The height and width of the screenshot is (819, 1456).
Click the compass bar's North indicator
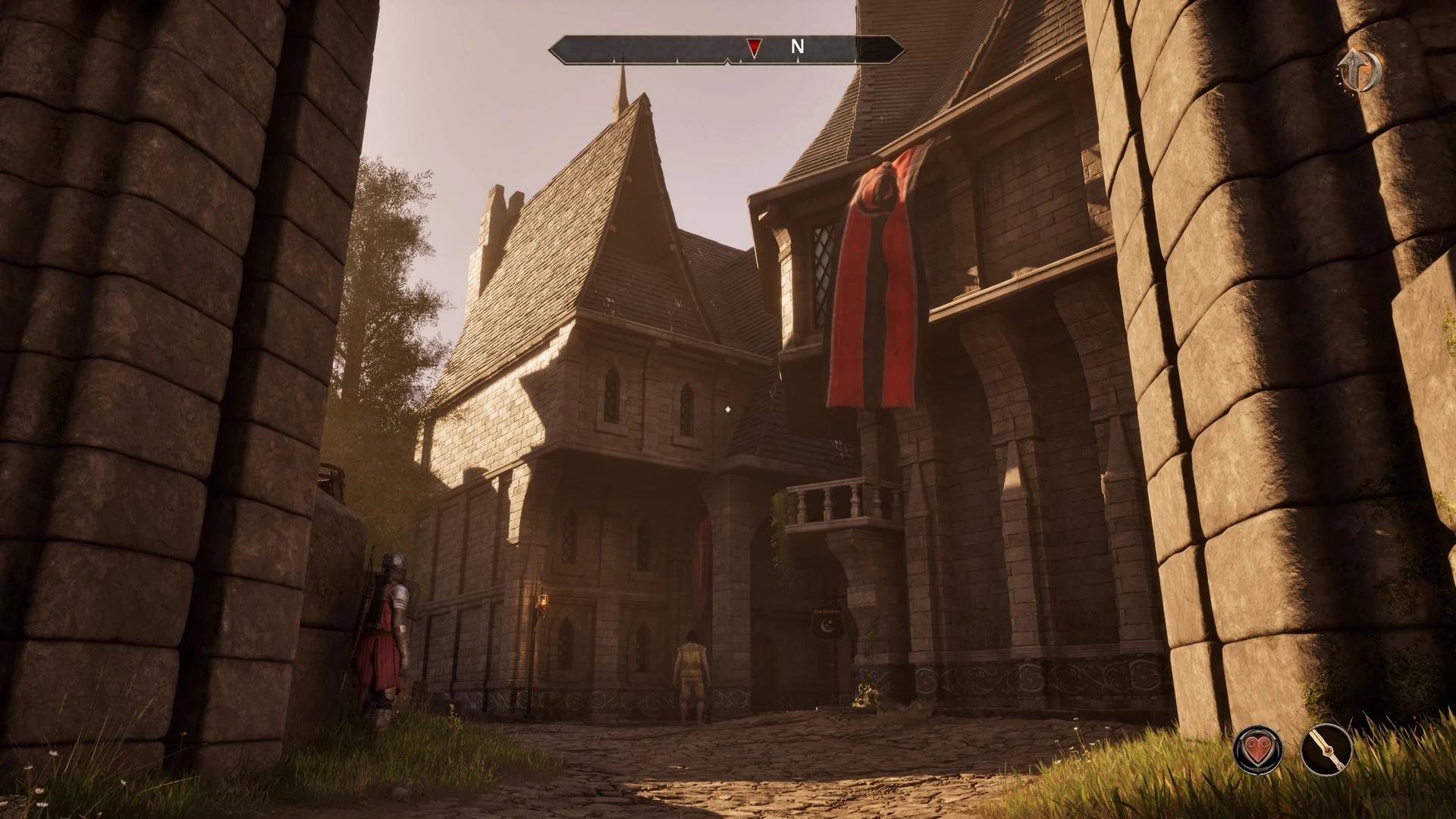point(797,47)
